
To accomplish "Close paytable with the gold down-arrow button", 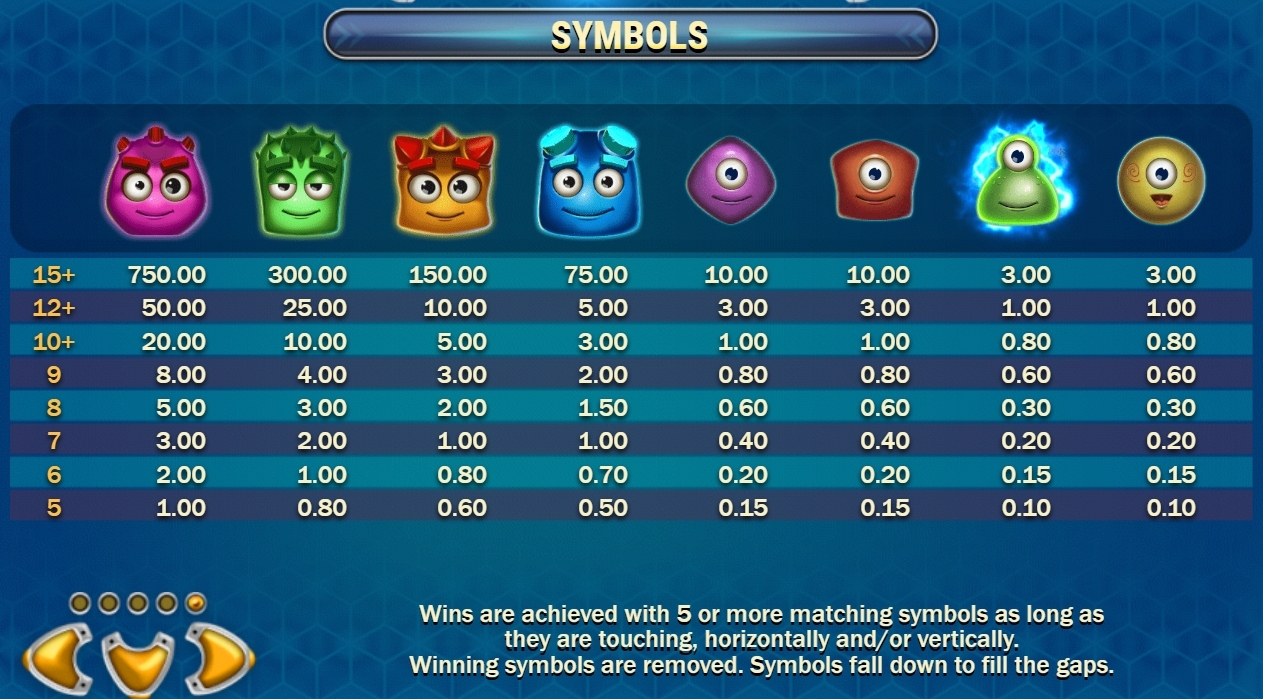I will tap(138, 665).
